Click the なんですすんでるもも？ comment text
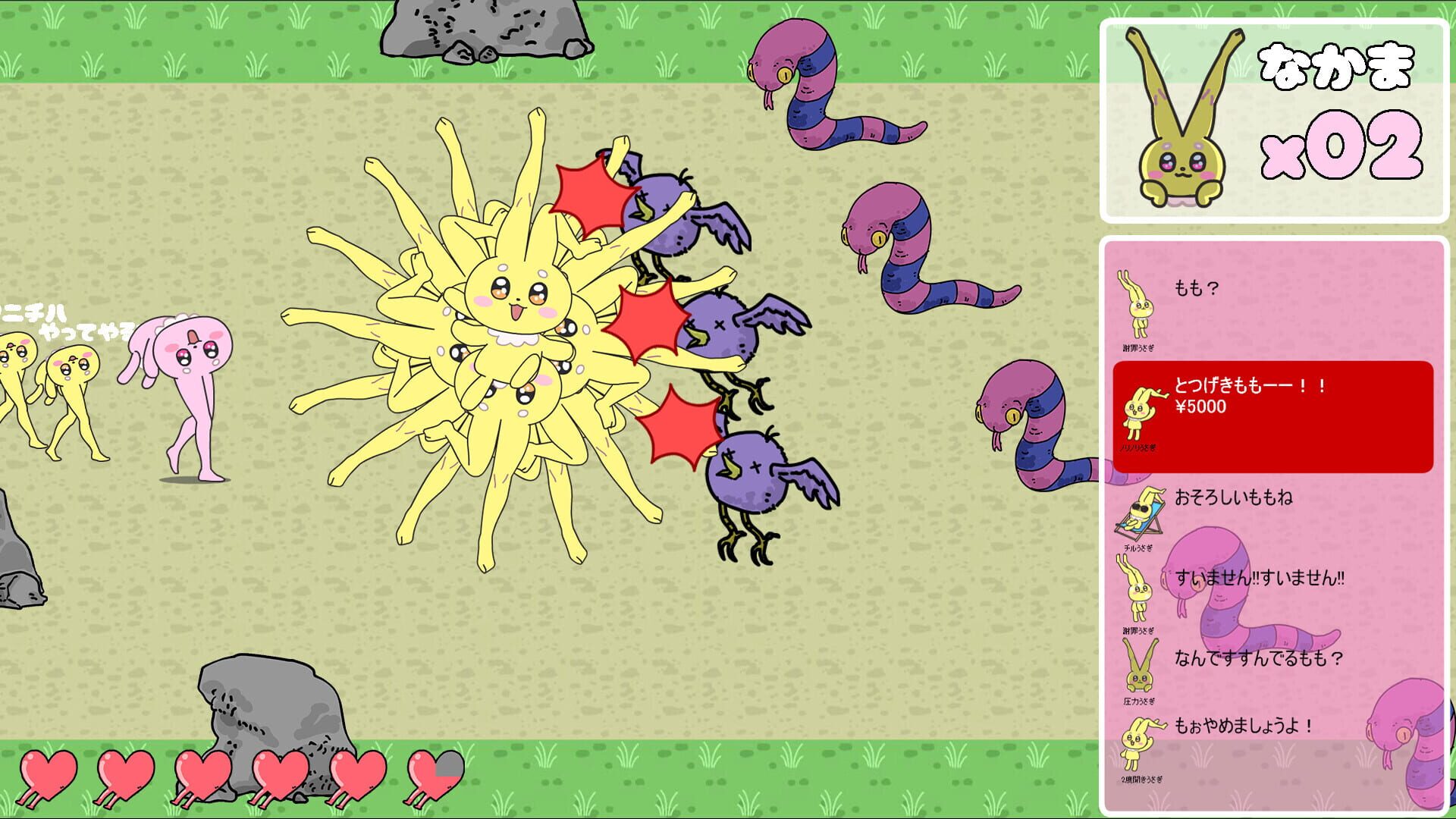1456x819 pixels. (1259, 658)
